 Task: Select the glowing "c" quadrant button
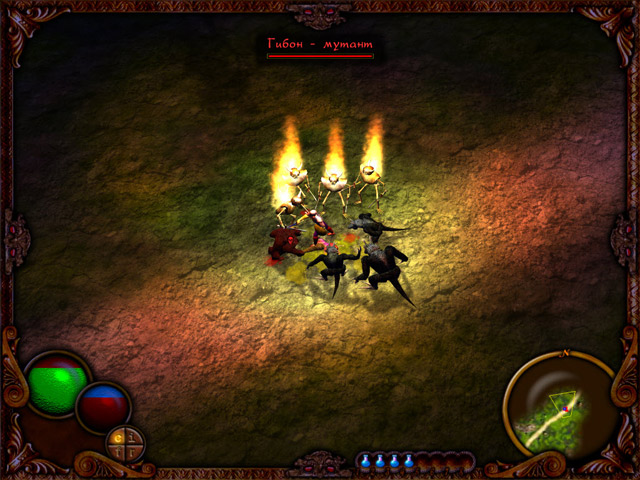[118, 438]
